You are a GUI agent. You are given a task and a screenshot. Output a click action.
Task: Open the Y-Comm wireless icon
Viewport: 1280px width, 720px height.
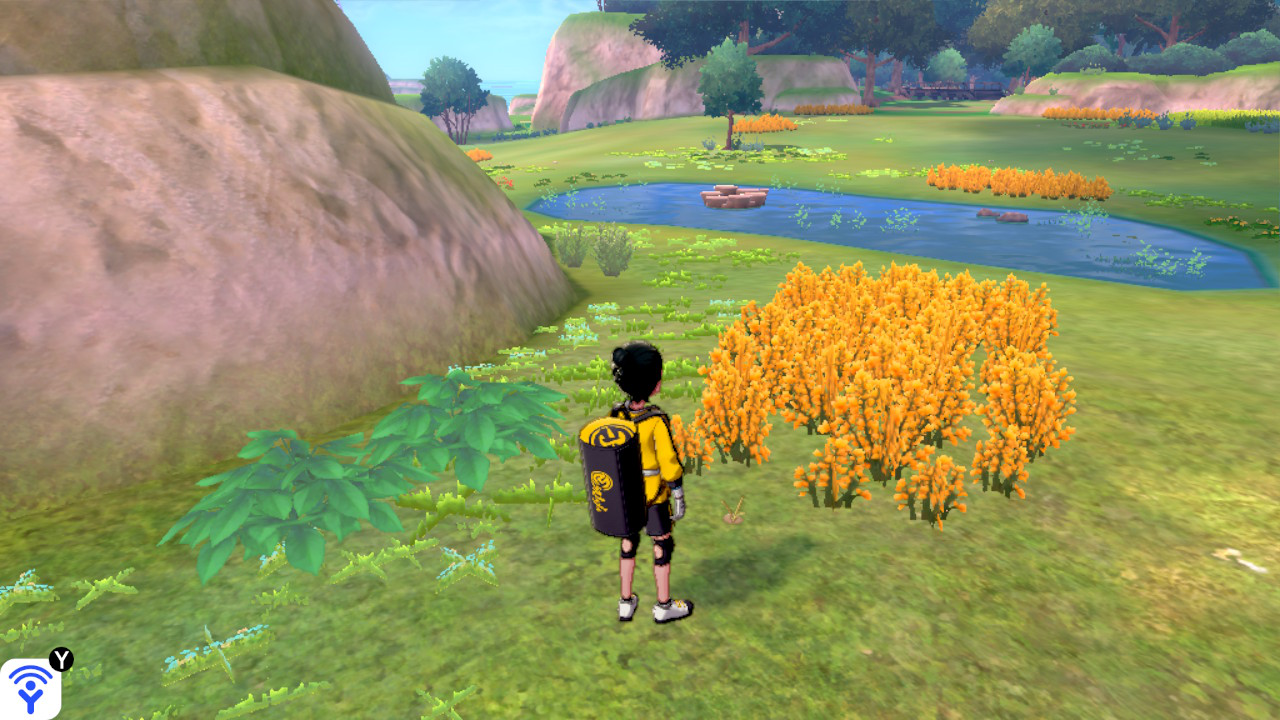(x=30, y=688)
